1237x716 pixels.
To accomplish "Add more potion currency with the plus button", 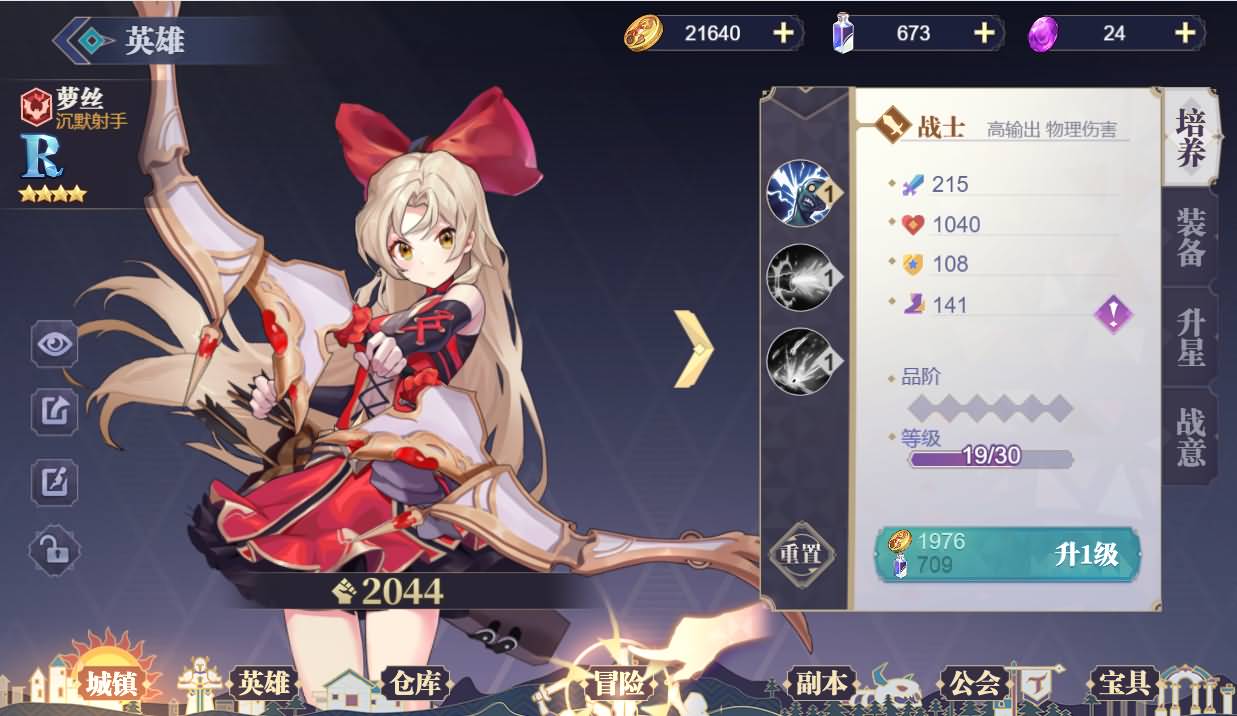I will click(x=984, y=33).
